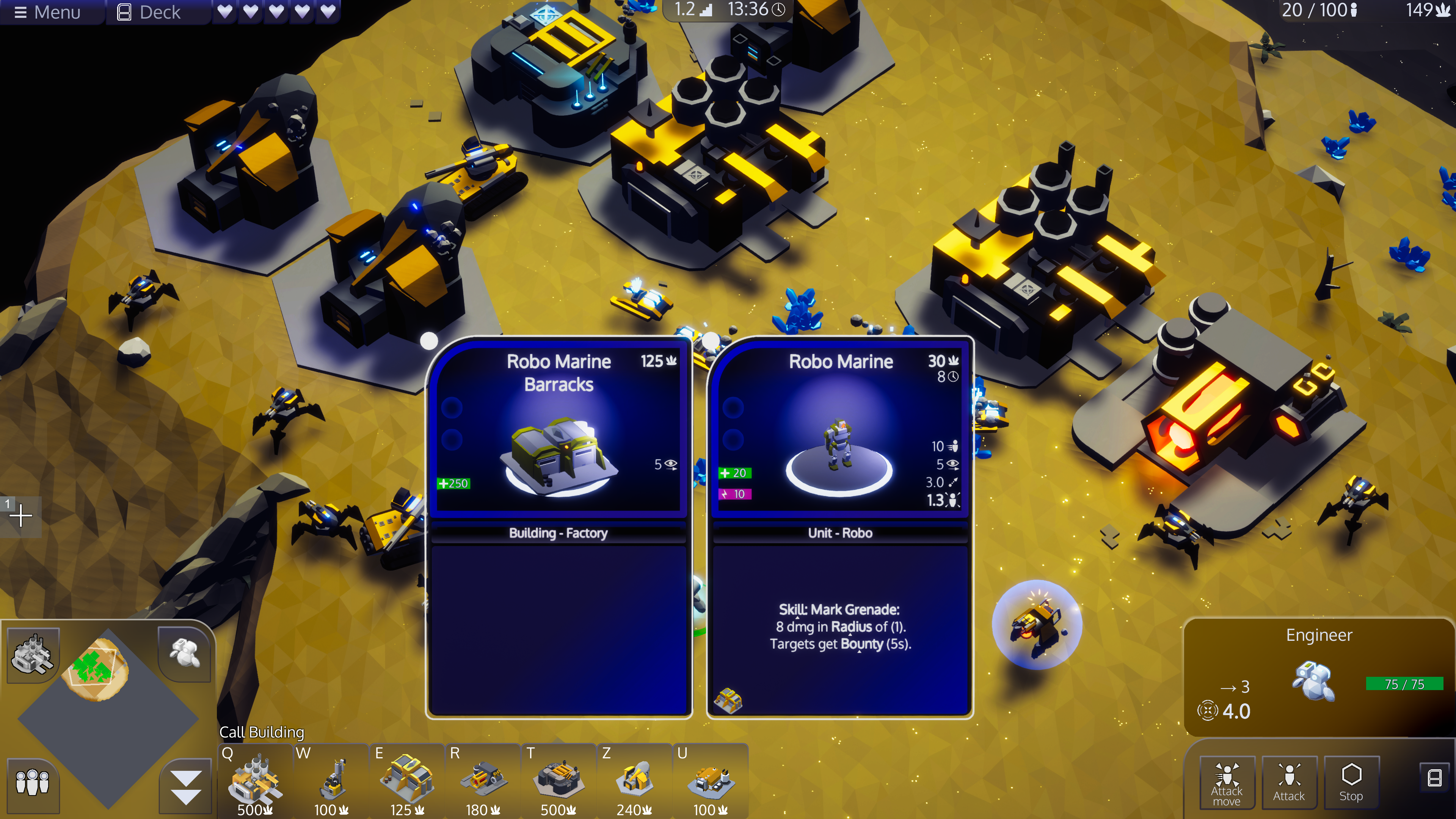The image size is (1456, 819).
Task: Choose the Attack command button
Action: click(x=1289, y=783)
